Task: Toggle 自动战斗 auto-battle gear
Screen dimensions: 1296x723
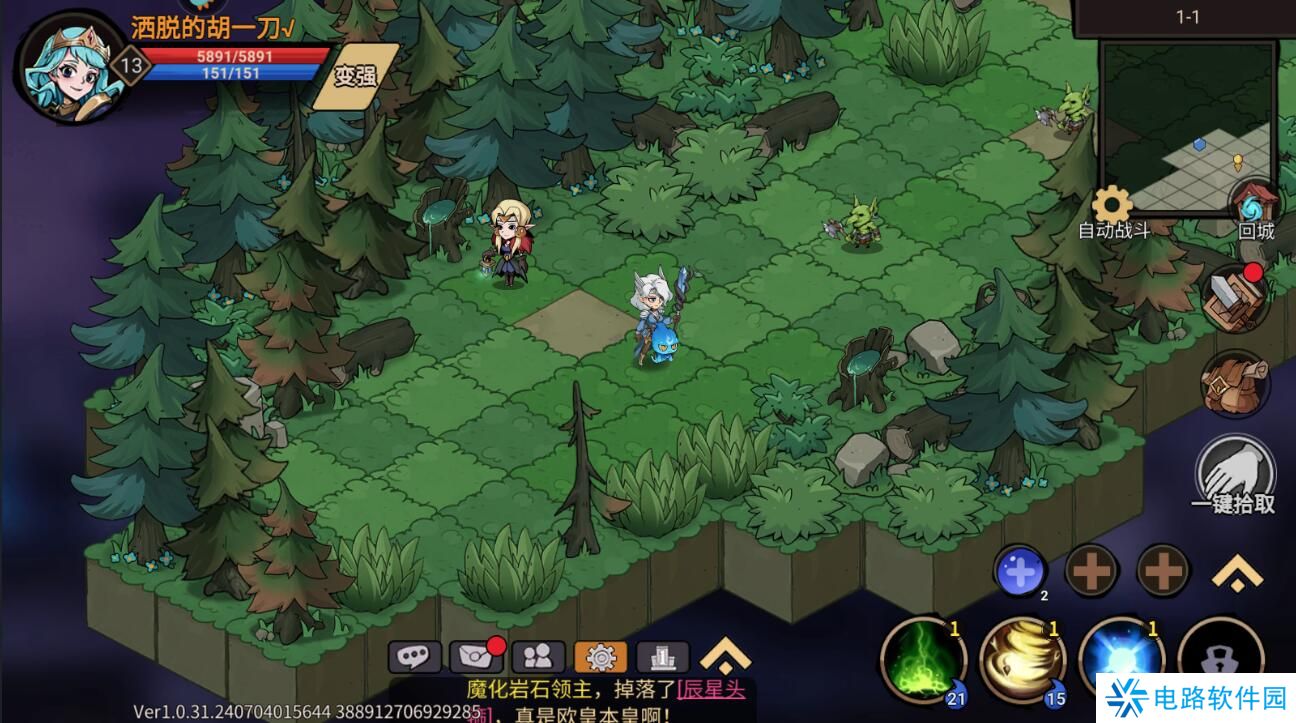Action: tap(1112, 208)
